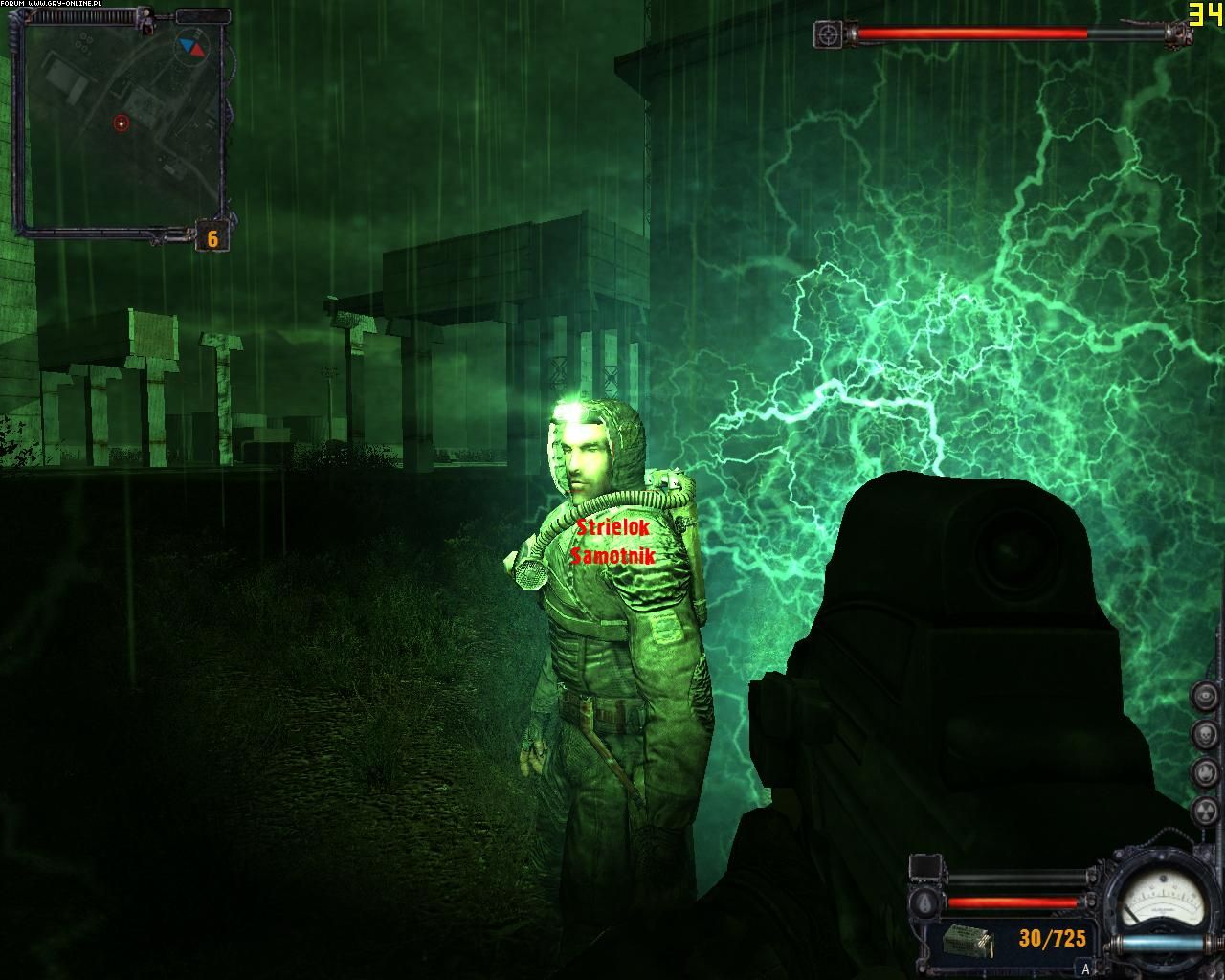Toggle the fire mode letter A
The image size is (1225, 980).
(1084, 969)
